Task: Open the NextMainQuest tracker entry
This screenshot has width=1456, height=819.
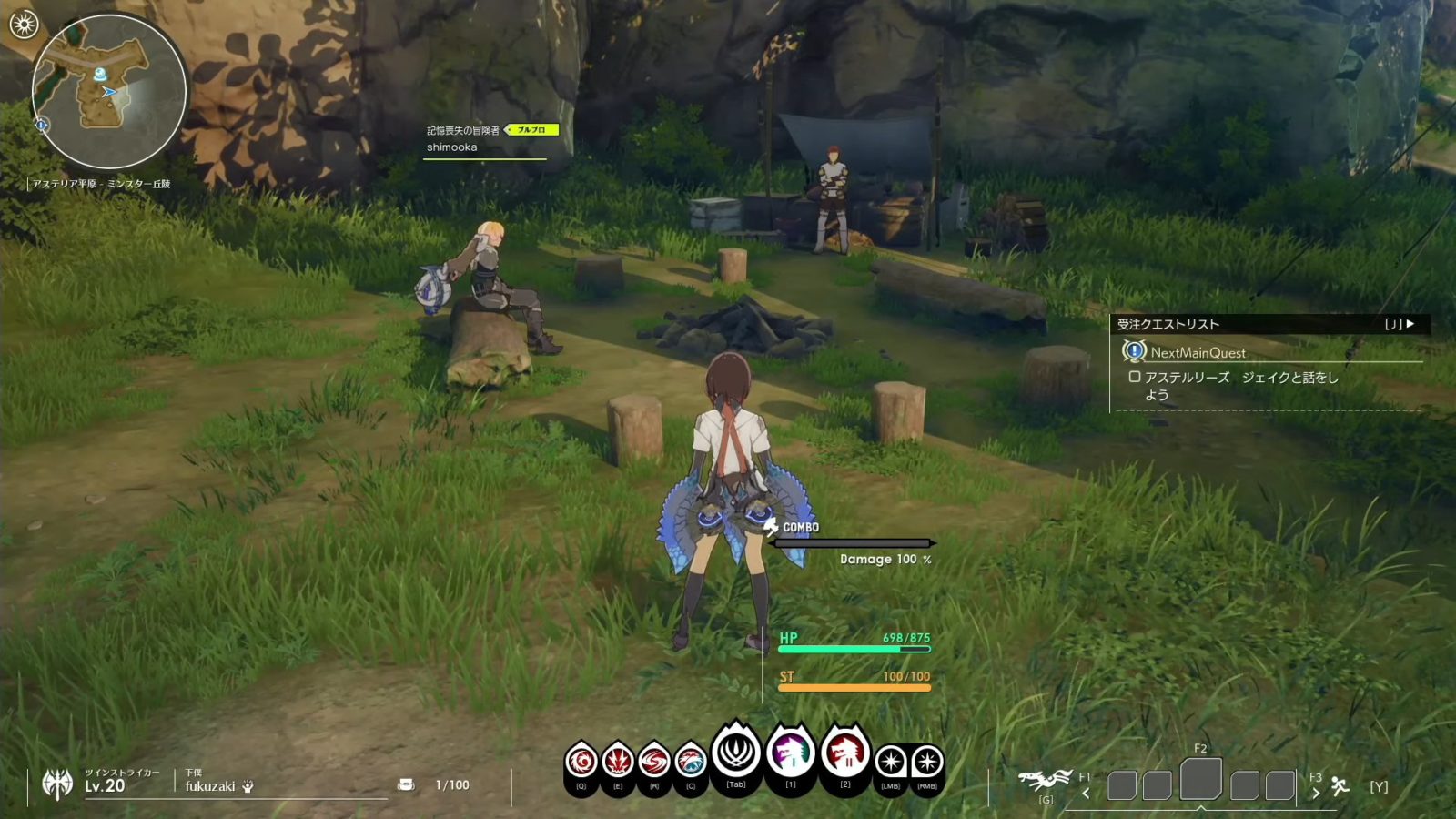Action: point(1198,352)
